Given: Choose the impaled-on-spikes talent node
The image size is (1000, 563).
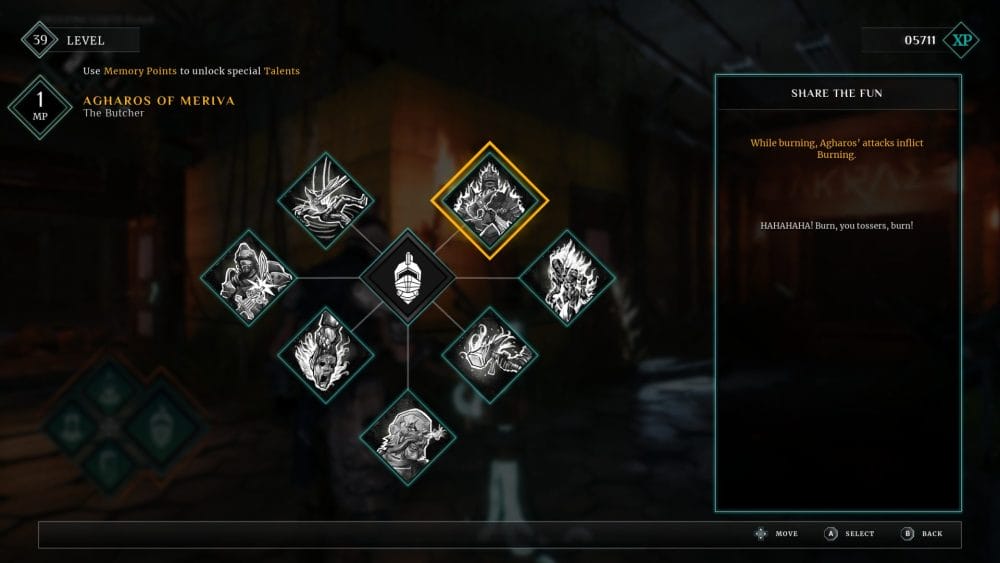Looking at the screenshot, I should point(326,200).
